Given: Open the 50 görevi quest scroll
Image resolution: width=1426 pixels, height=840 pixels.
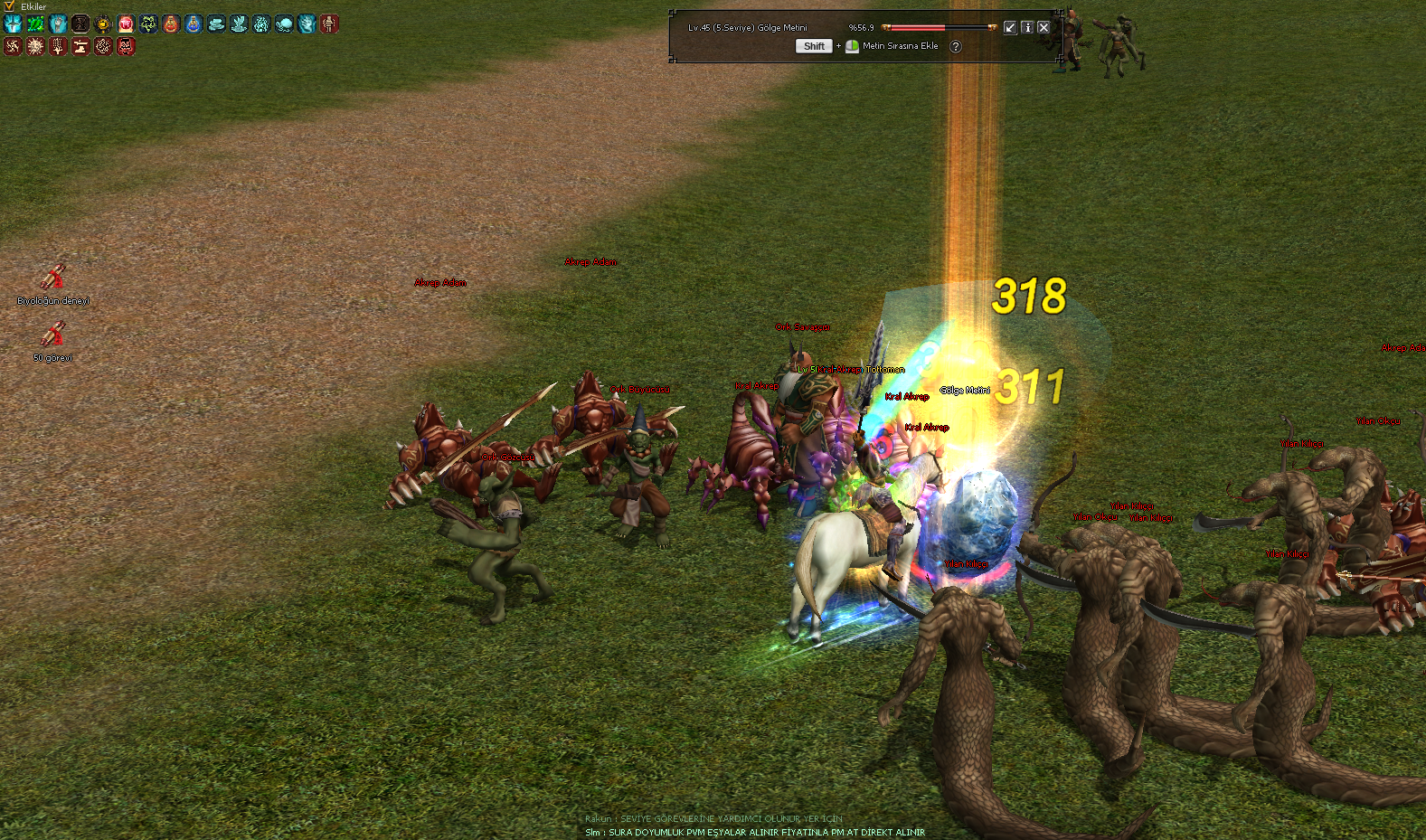Looking at the screenshot, I should (x=53, y=335).
